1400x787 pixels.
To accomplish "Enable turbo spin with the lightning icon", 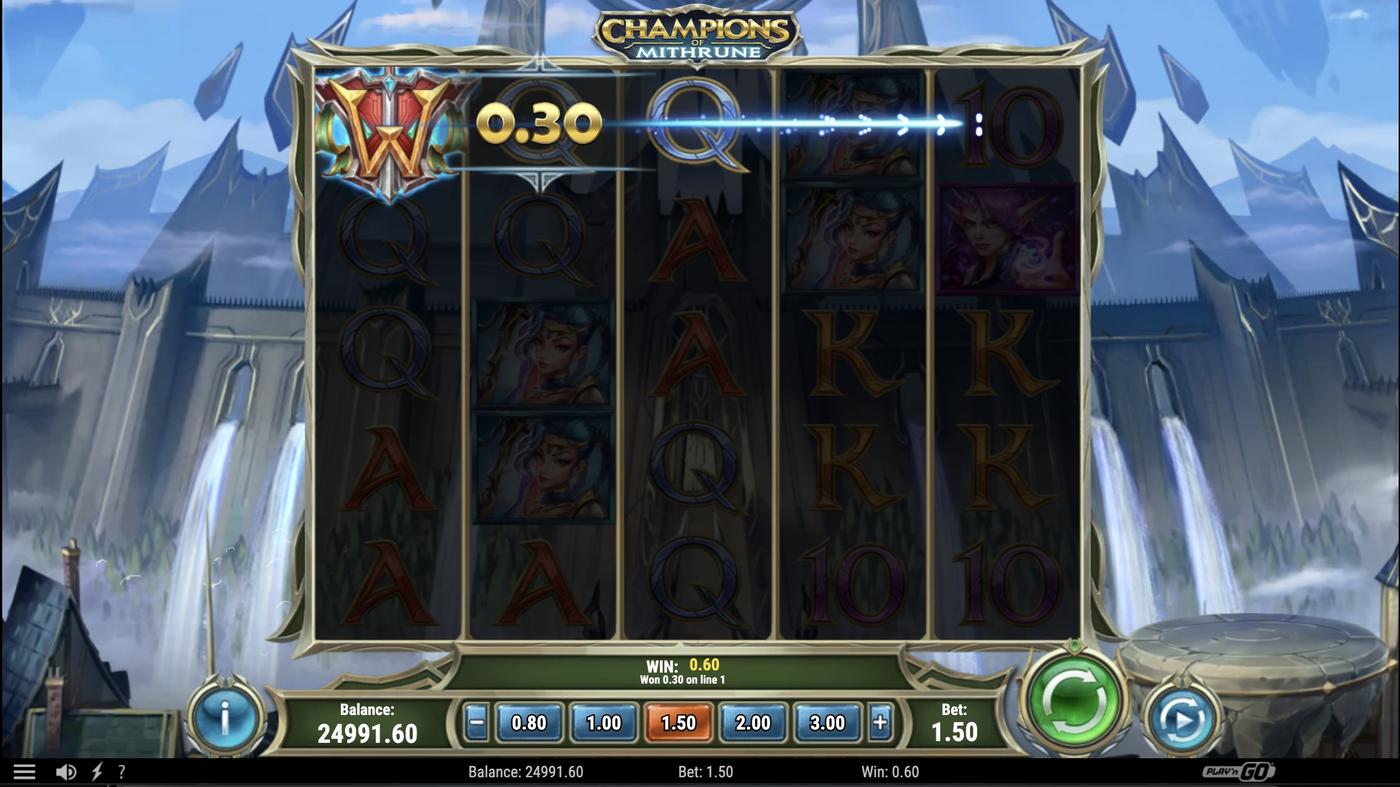I will (96, 769).
